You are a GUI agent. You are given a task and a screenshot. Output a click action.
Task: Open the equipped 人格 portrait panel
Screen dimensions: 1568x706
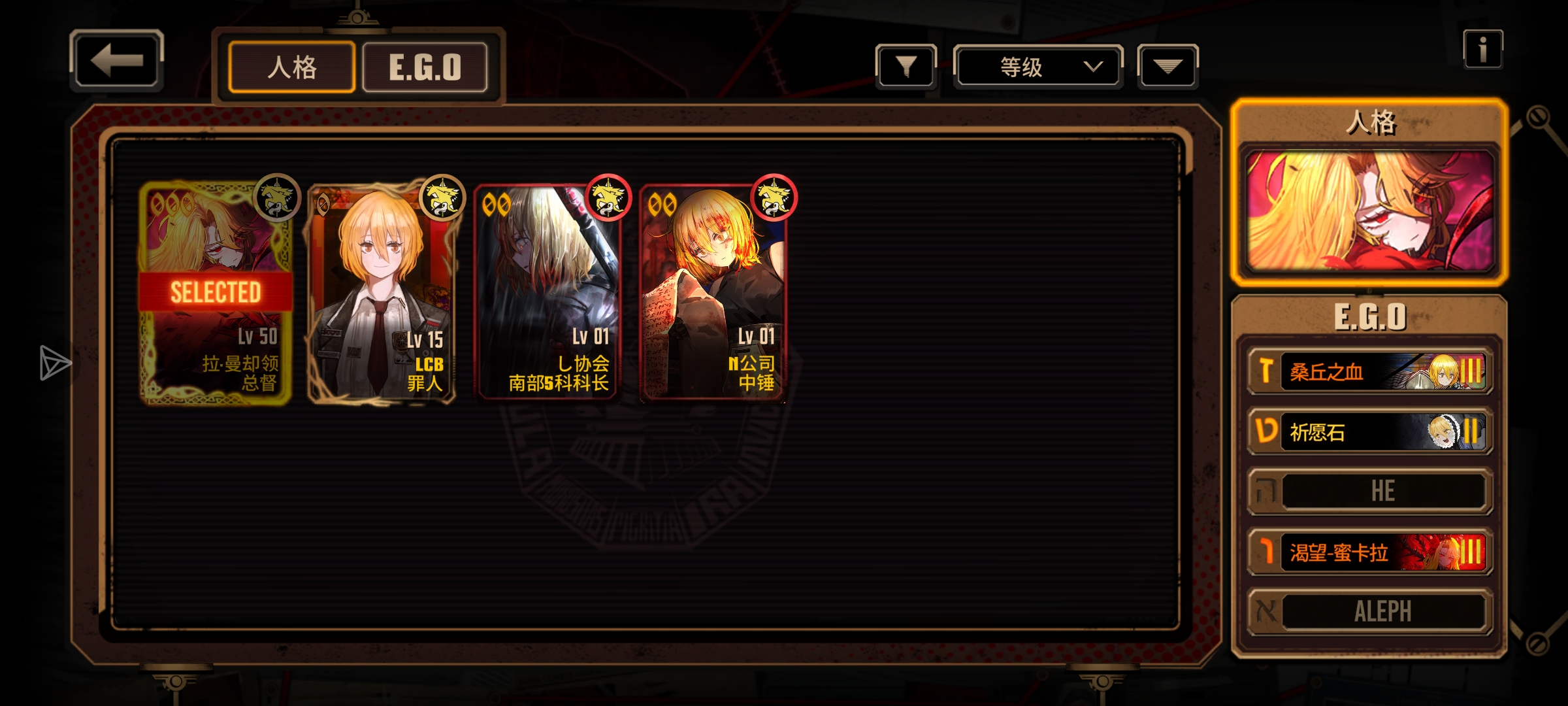coord(1369,210)
